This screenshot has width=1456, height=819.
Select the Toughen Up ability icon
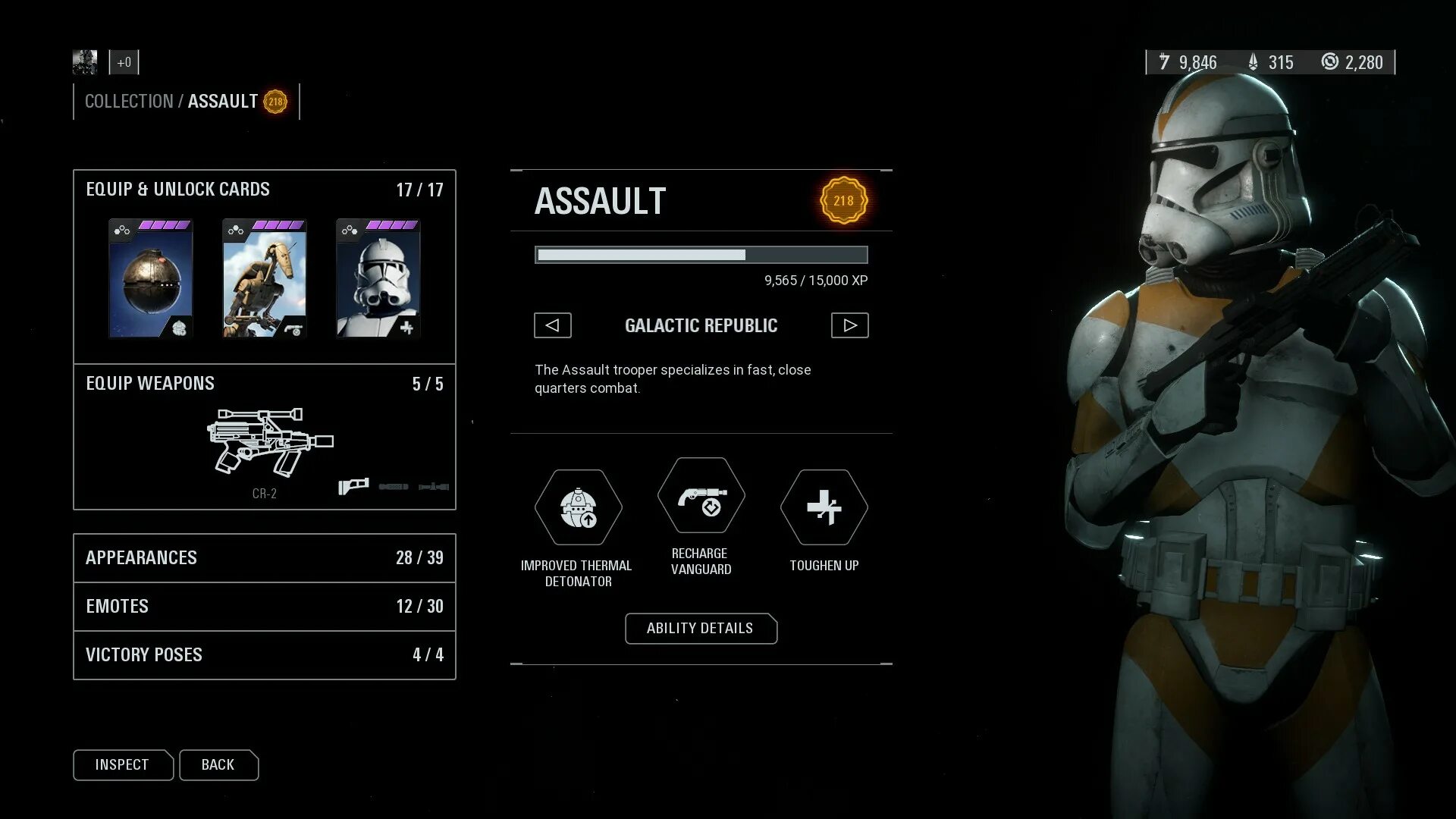click(x=824, y=507)
